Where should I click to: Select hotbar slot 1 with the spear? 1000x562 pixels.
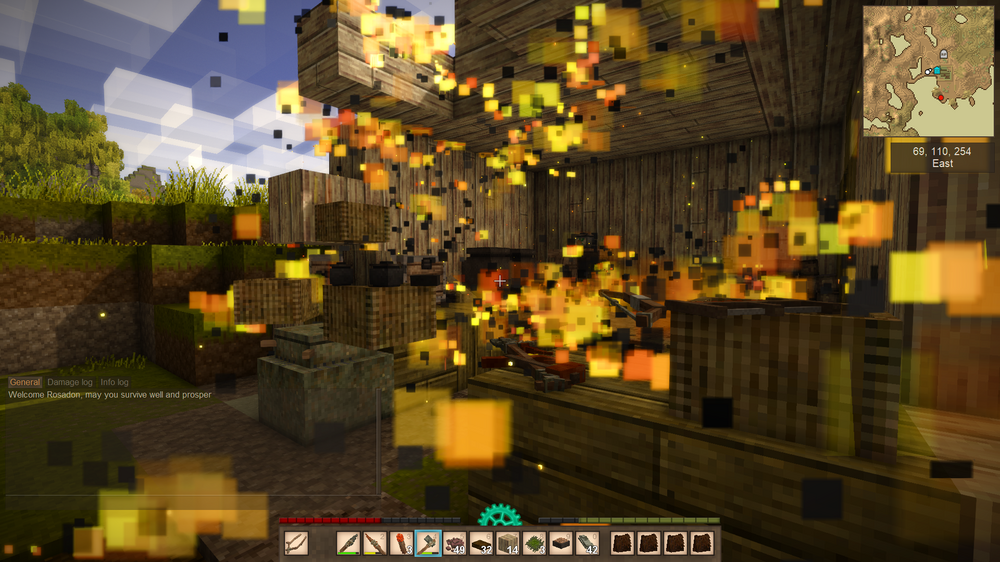click(349, 544)
